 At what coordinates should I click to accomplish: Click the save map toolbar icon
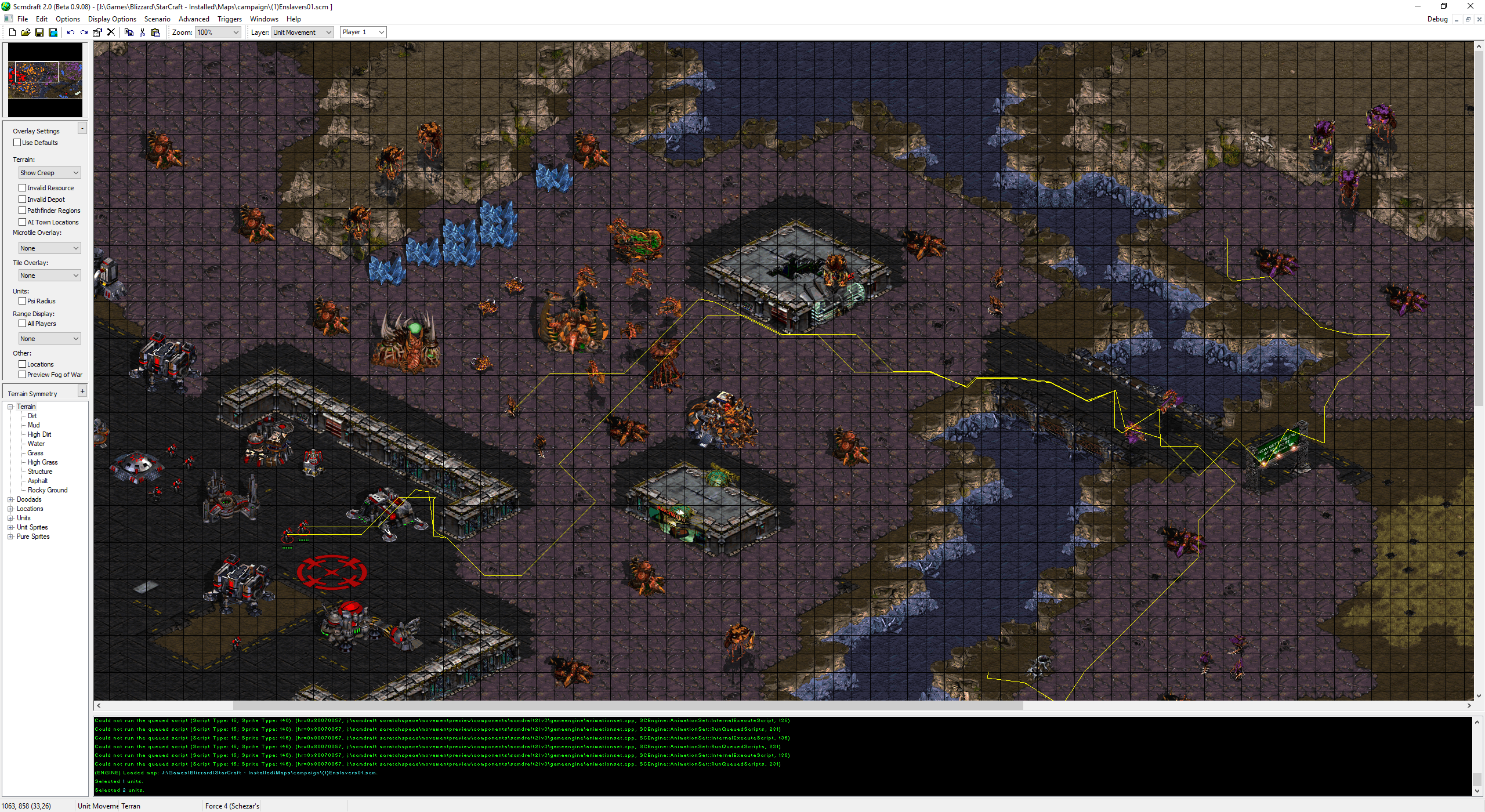[x=39, y=32]
